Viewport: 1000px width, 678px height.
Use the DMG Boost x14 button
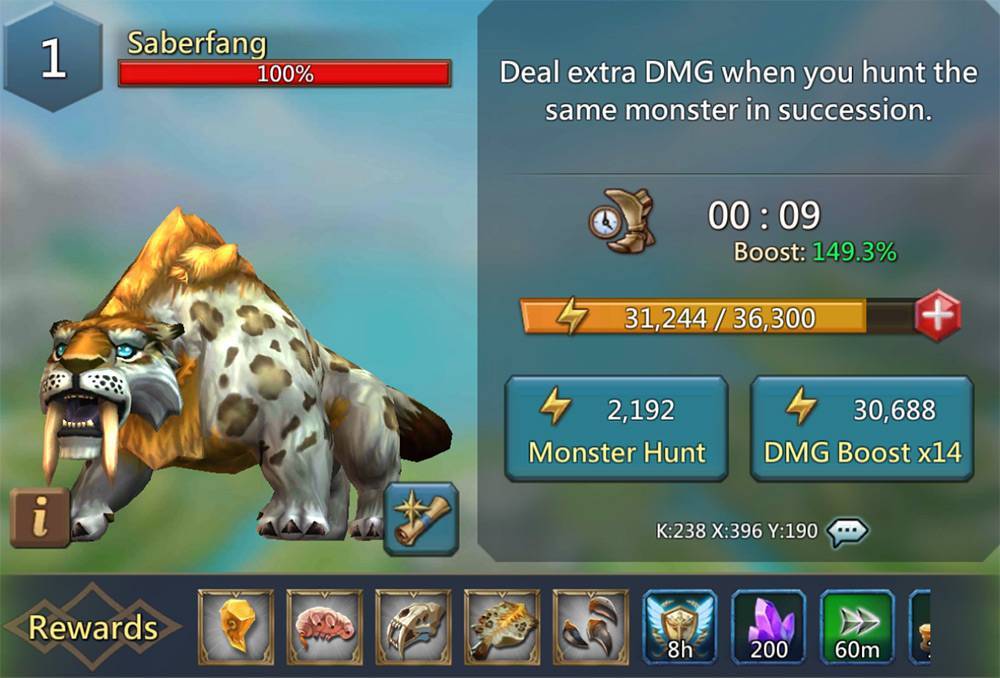point(862,429)
